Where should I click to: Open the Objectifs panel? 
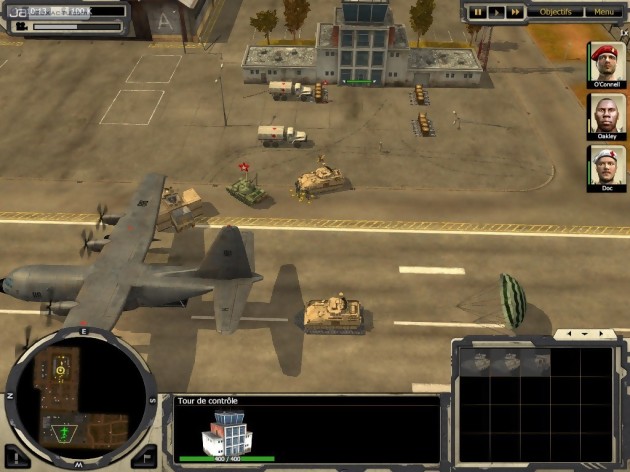point(555,12)
